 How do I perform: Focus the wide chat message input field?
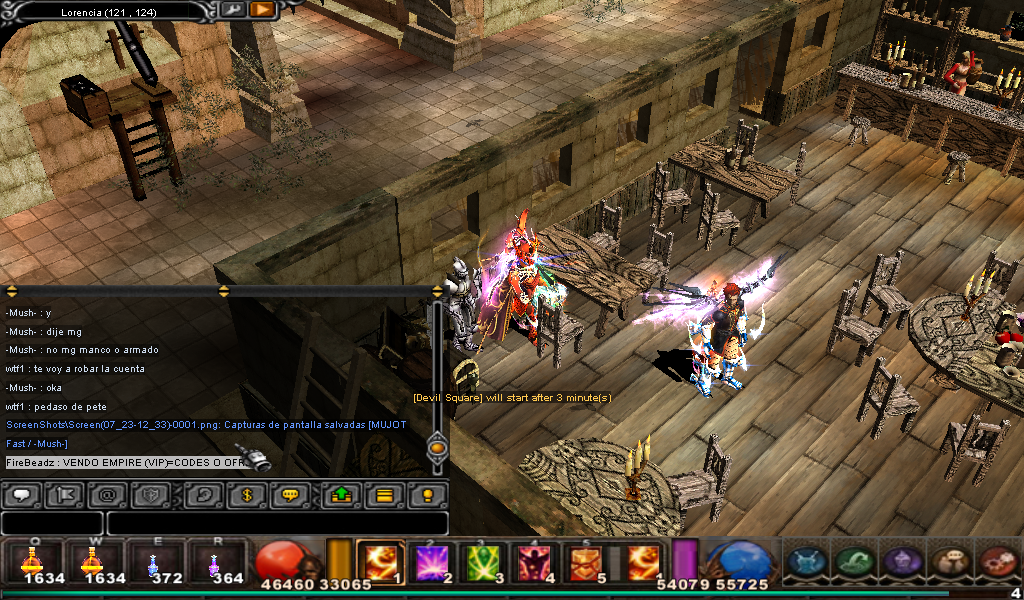tap(277, 523)
